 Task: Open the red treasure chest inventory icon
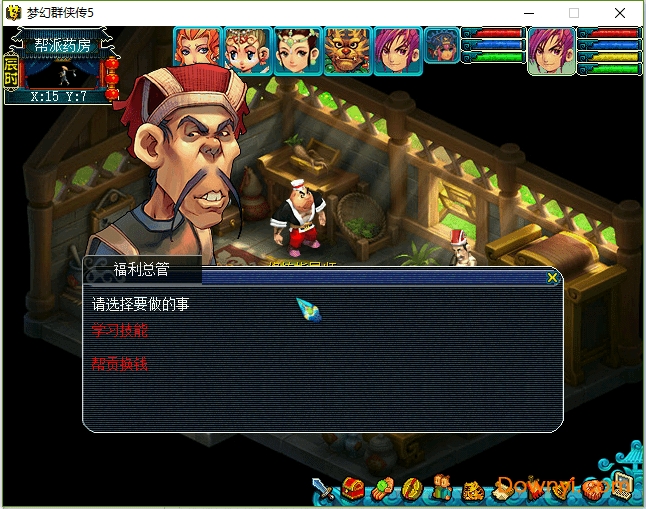(353, 489)
